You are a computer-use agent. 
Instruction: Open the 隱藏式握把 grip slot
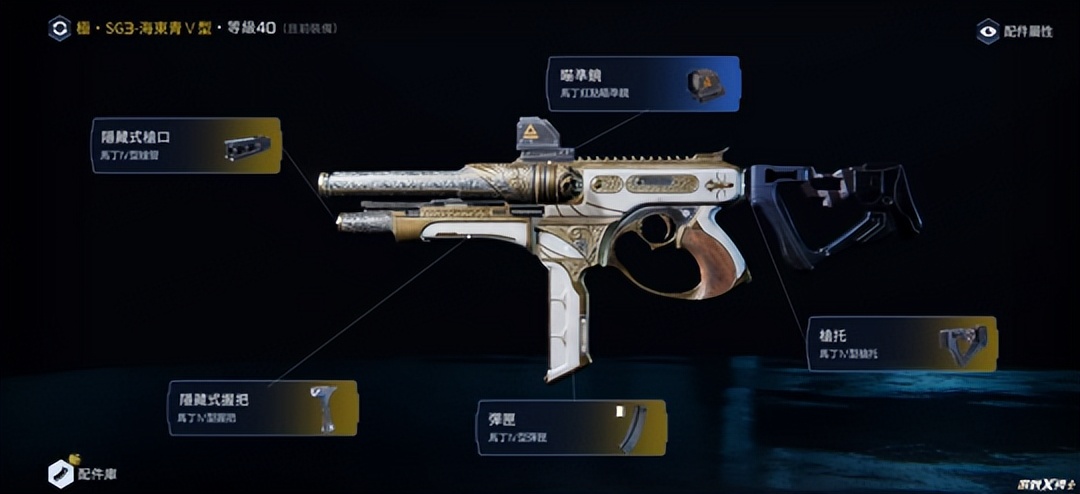[261, 407]
